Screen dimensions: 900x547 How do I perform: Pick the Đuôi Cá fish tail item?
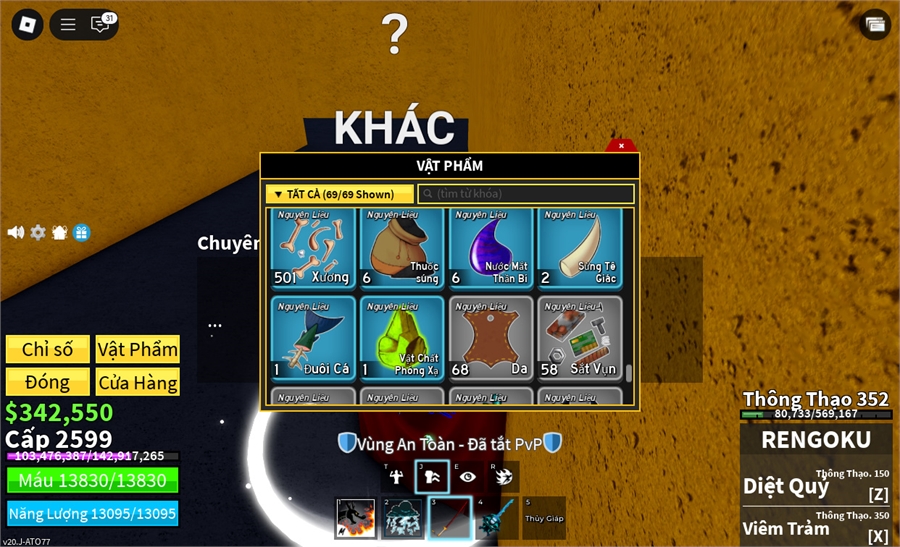(313, 338)
